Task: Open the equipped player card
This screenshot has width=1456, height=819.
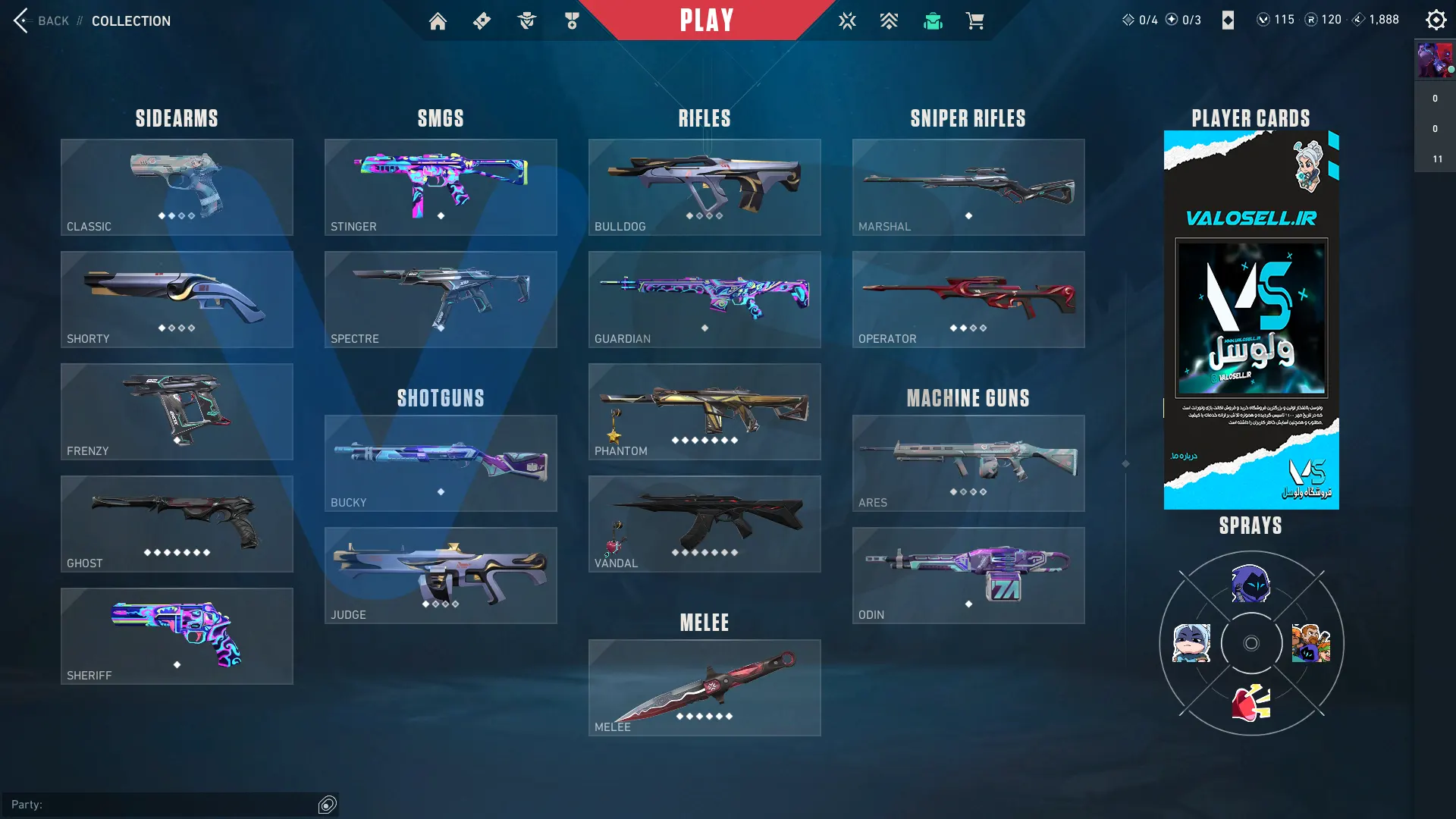Action: 1251,319
